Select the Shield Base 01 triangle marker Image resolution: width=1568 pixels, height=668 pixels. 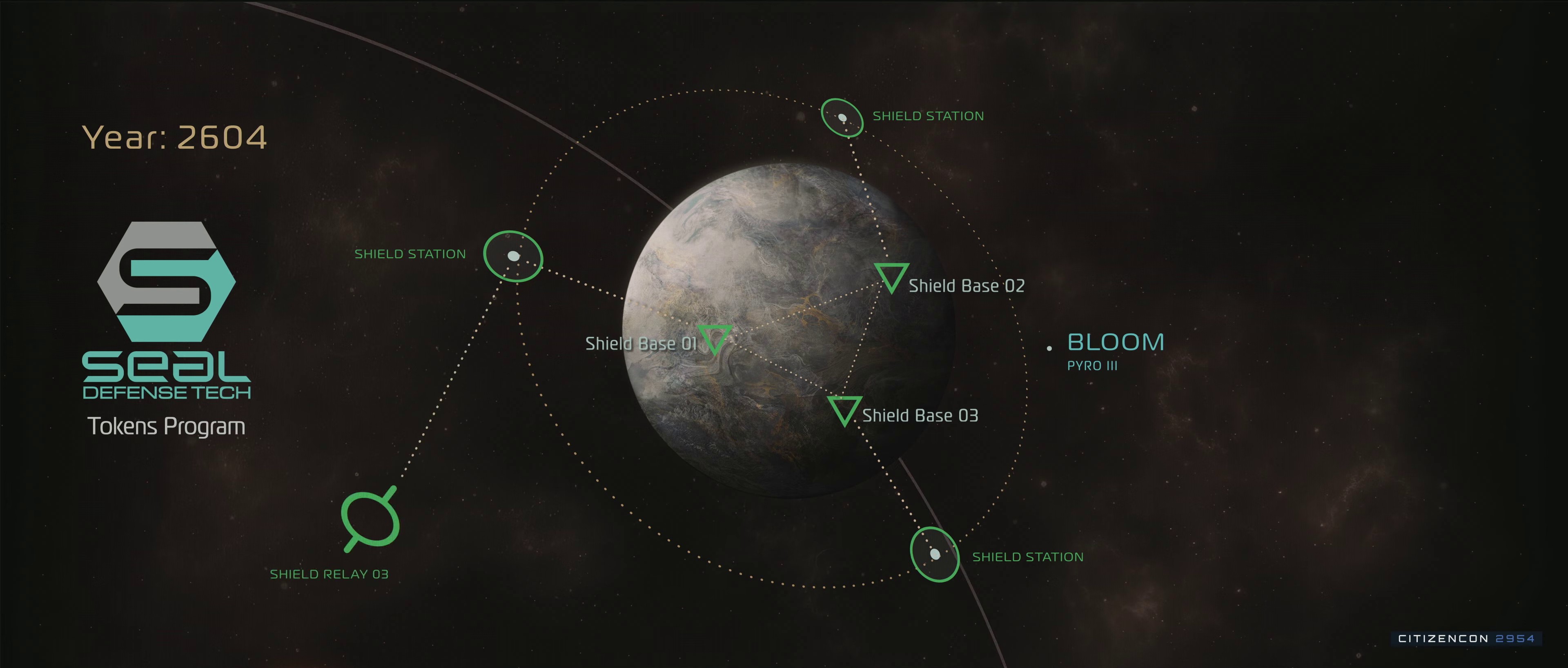click(715, 337)
